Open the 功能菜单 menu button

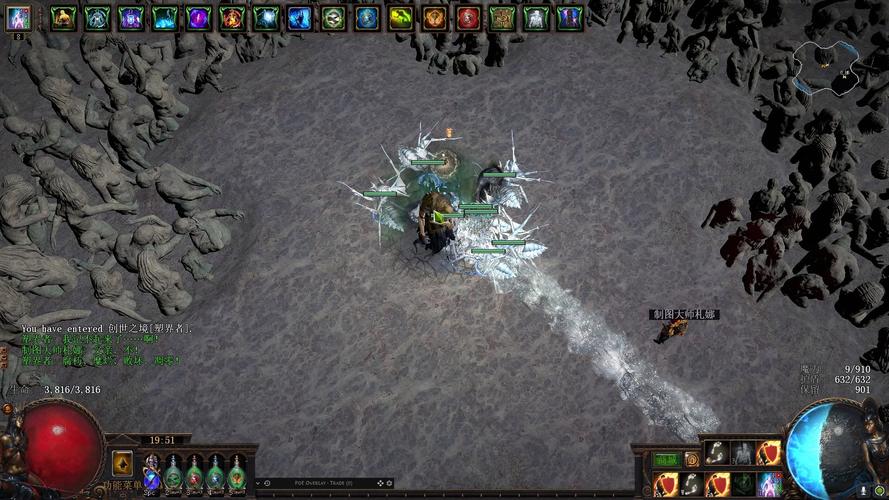point(121,463)
